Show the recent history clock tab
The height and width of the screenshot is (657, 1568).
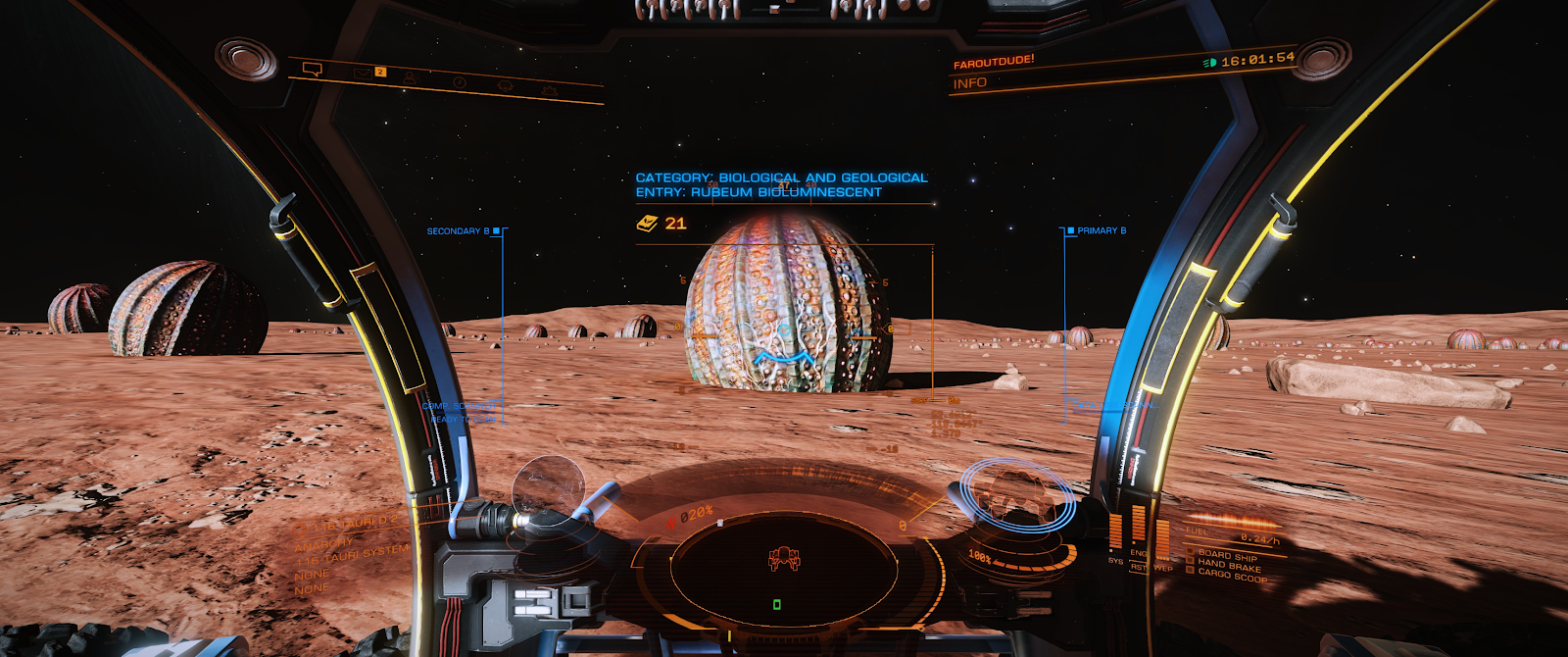point(459,82)
